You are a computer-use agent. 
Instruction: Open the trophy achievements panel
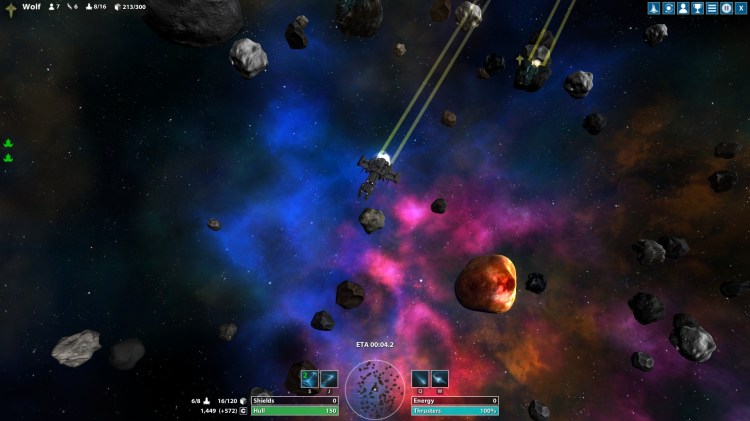pos(697,8)
